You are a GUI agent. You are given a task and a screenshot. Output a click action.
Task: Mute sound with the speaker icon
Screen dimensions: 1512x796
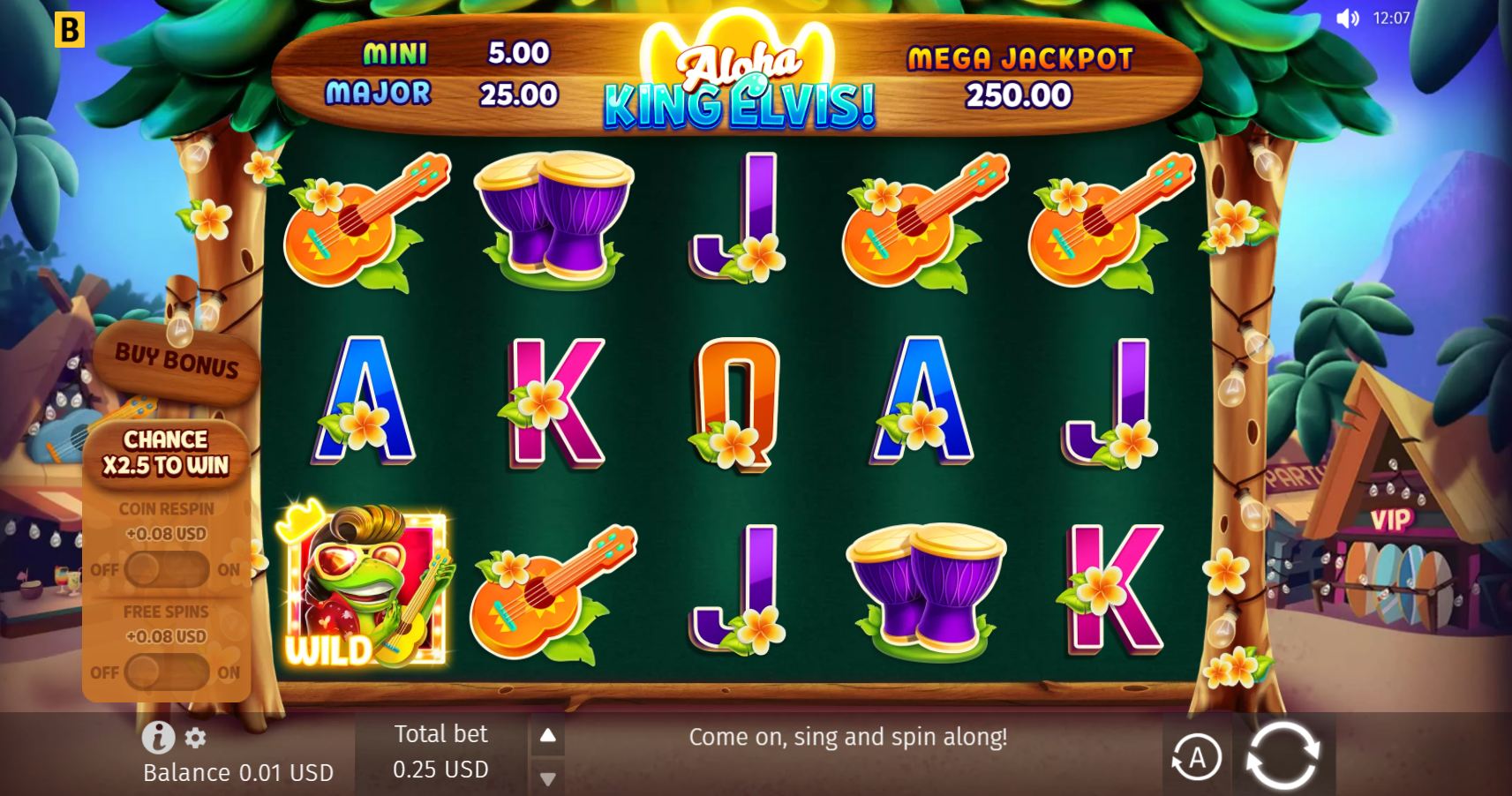tap(1347, 19)
